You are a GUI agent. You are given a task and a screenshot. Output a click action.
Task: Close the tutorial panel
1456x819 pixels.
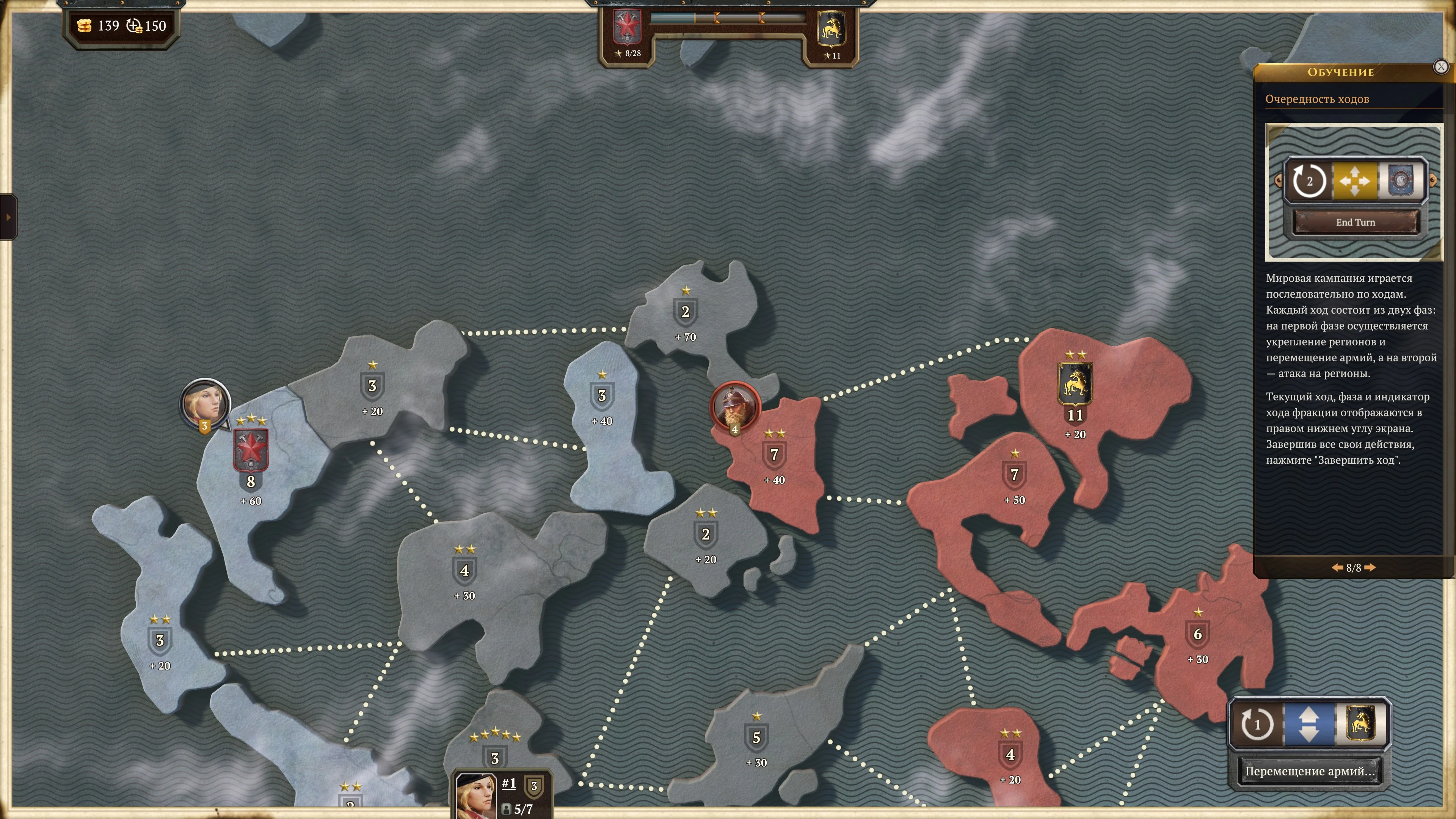(1441, 67)
